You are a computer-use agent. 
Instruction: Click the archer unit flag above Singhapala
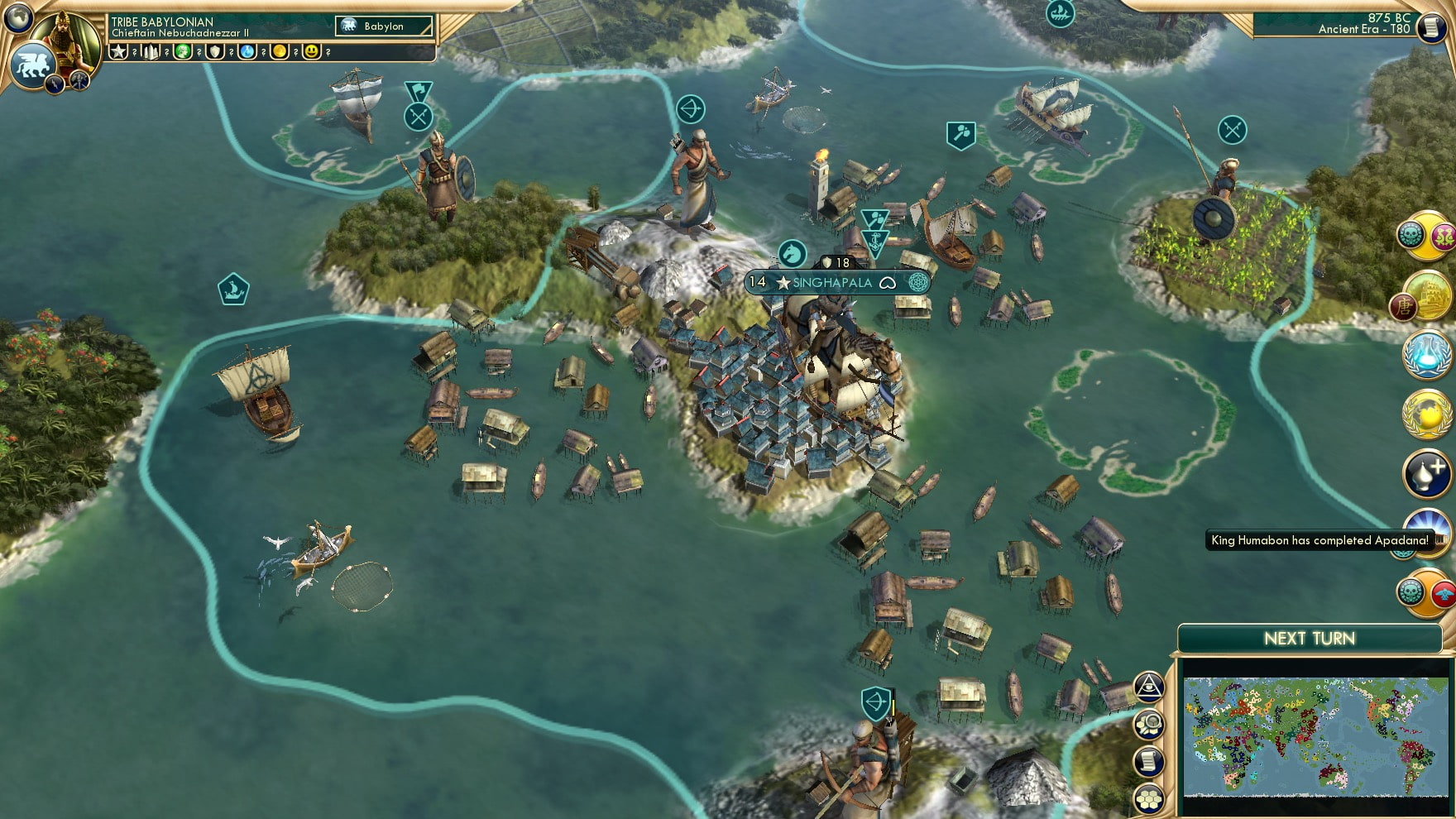click(x=691, y=110)
